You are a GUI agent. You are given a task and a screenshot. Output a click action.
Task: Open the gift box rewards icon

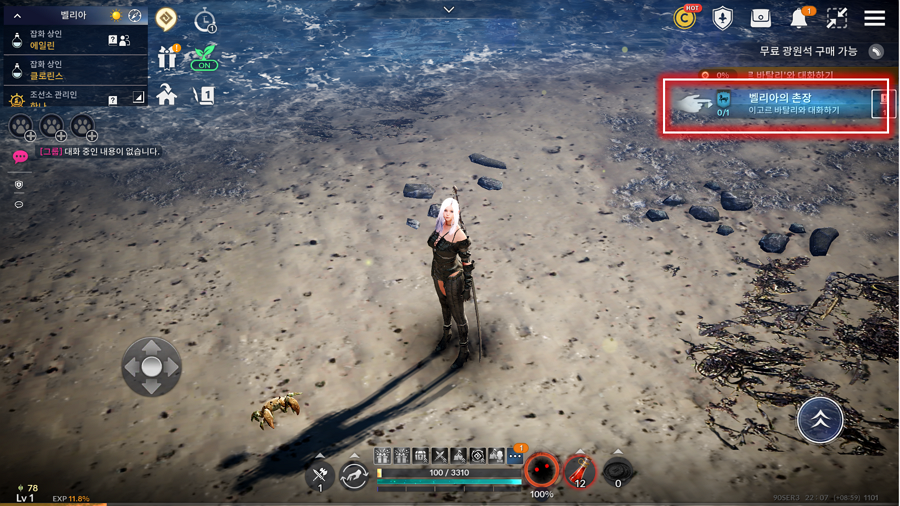(x=167, y=58)
